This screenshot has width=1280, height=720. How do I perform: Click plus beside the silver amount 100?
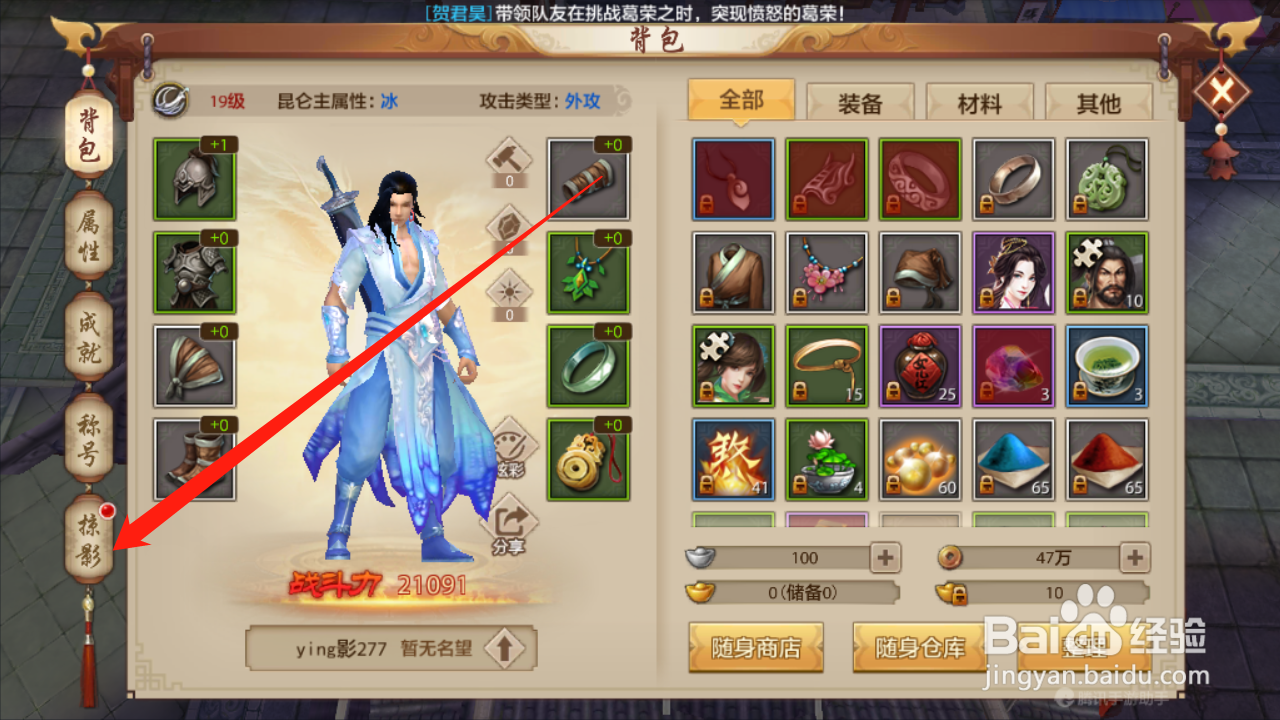pos(884,557)
